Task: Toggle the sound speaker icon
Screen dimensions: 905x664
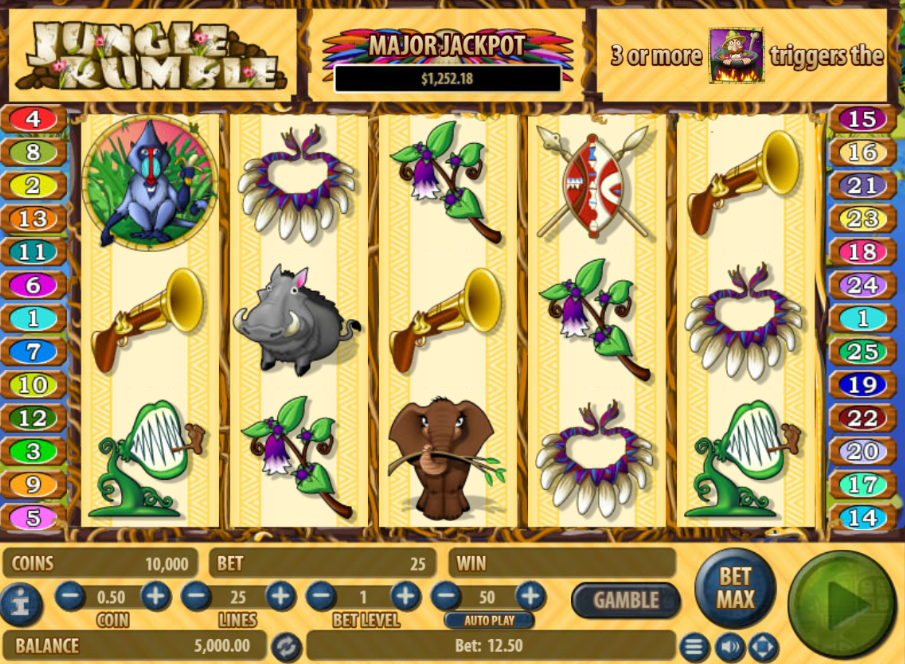Action: [x=729, y=645]
